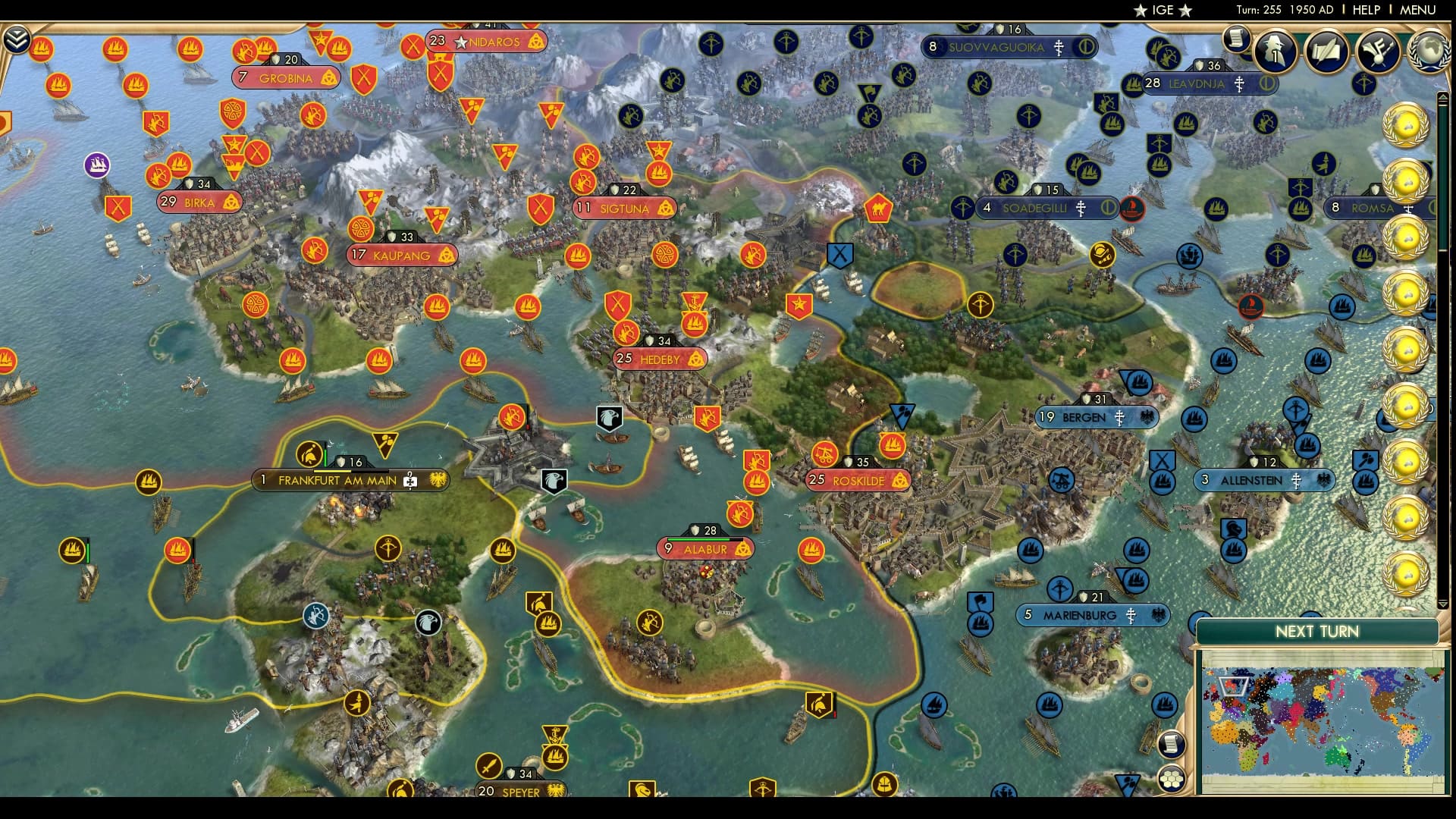
Task: Click the topmost gold laurel medal icon
Action: 1407,125
